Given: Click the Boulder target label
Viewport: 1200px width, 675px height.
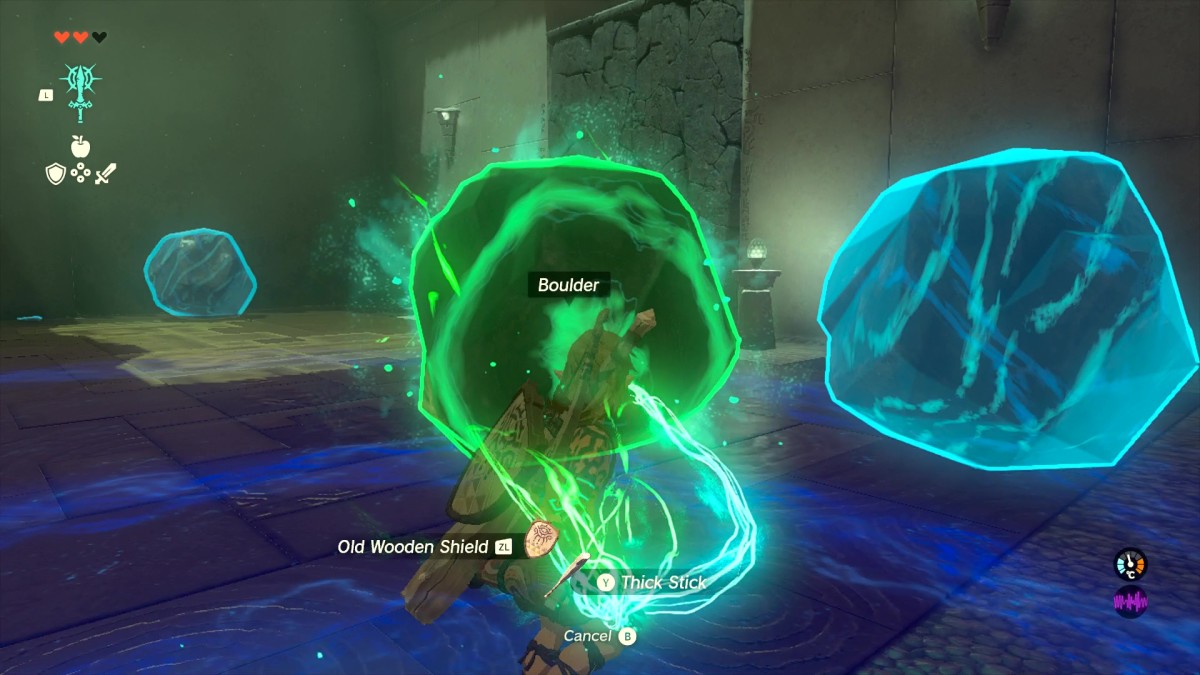Looking at the screenshot, I should tap(568, 286).
